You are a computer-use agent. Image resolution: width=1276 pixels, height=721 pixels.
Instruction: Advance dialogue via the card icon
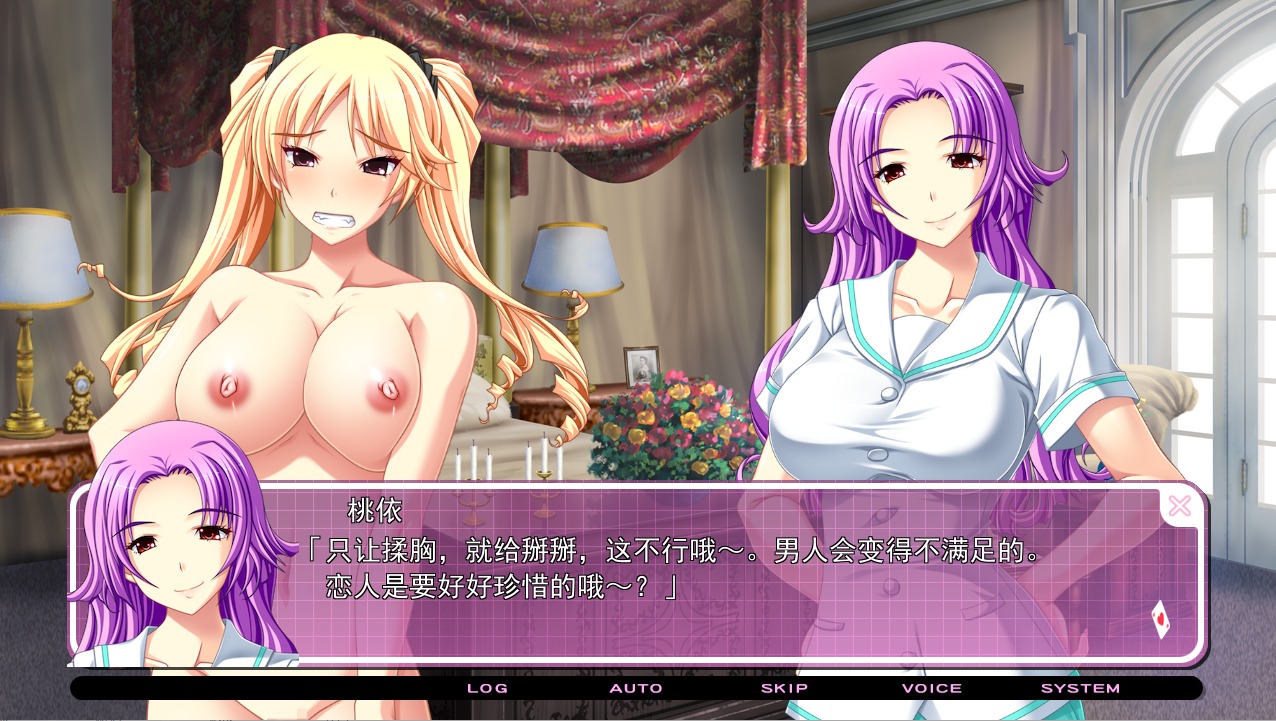(x=1160, y=620)
